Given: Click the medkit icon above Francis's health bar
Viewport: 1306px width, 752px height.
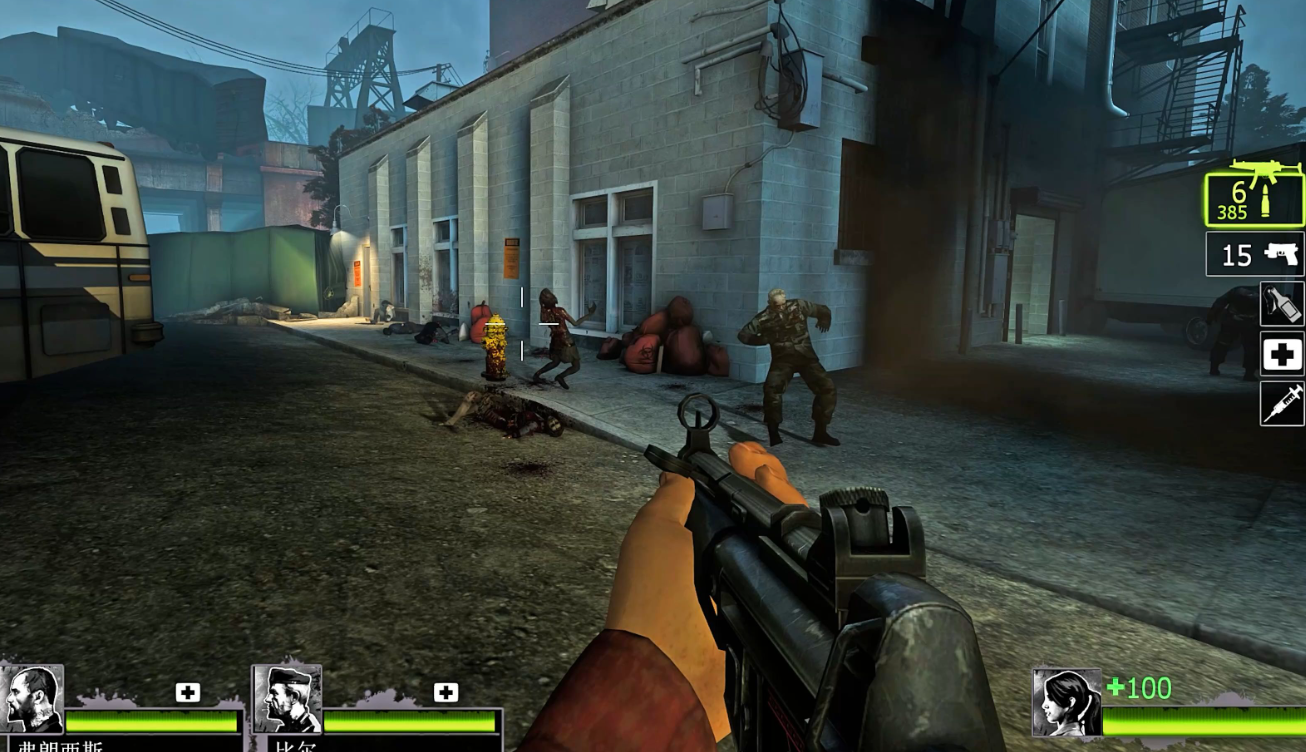Looking at the screenshot, I should [x=188, y=692].
